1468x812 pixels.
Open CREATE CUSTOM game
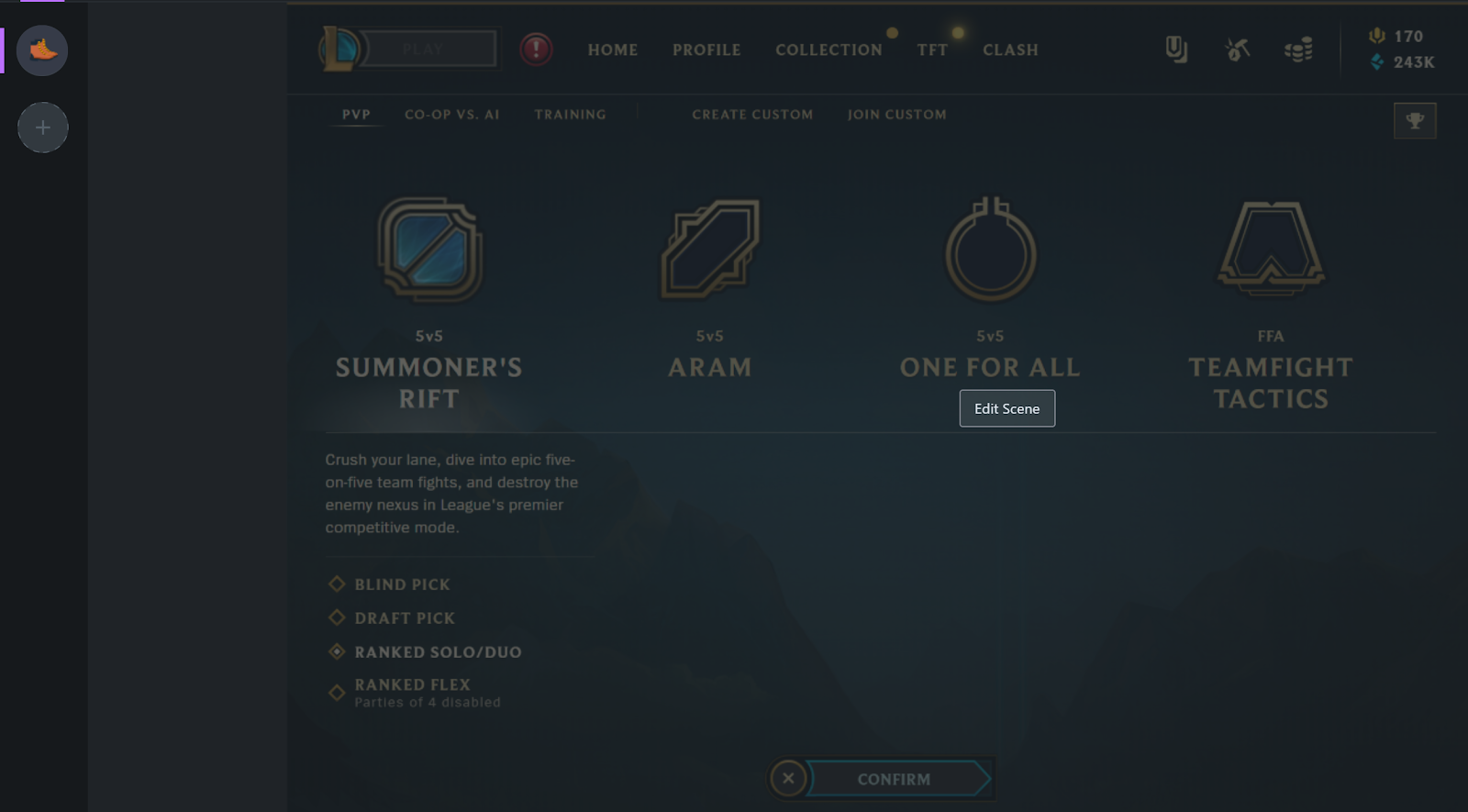(x=752, y=115)
